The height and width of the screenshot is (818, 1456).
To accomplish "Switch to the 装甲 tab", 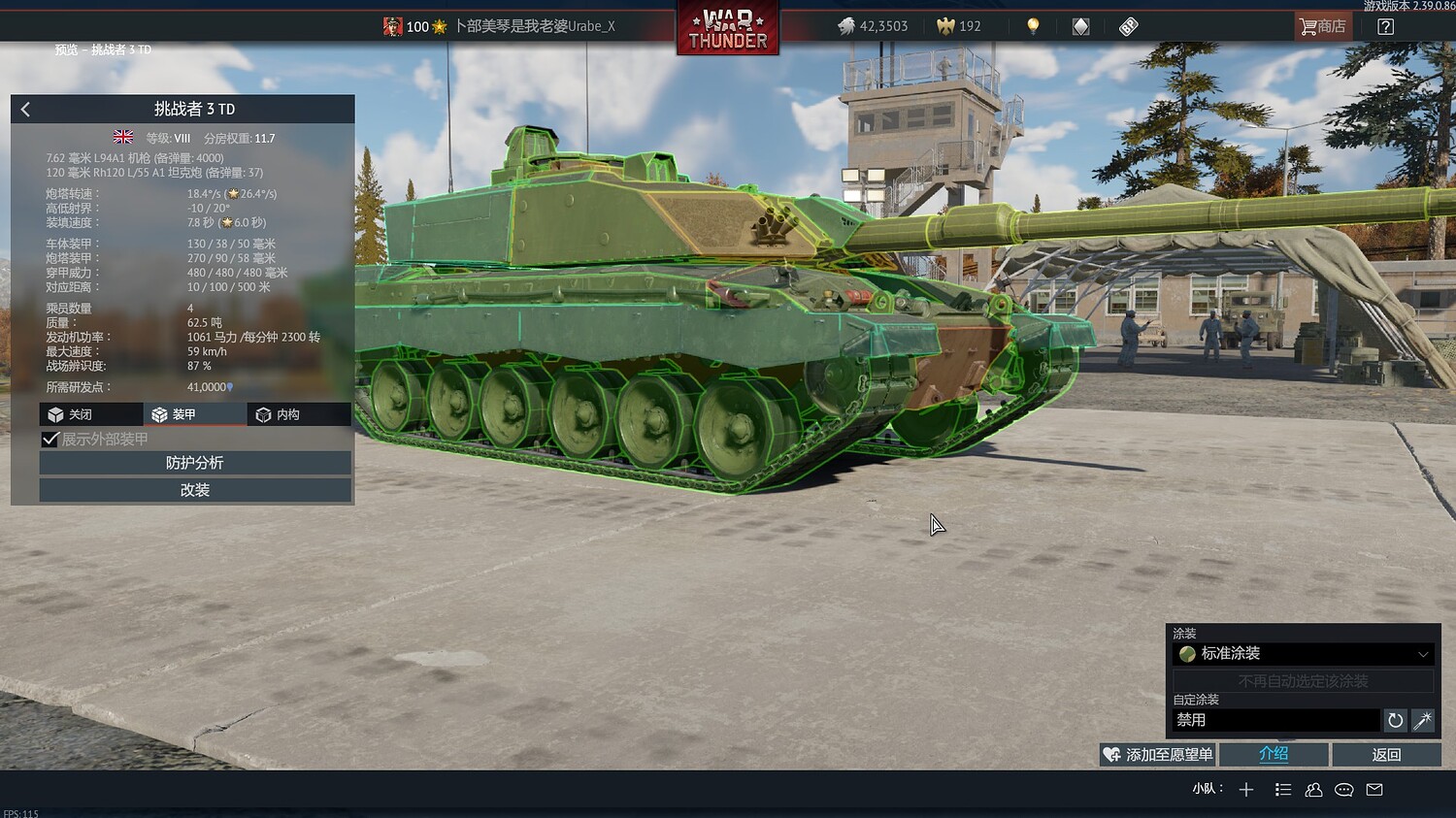I will pyautogui.click(x=194, y=414).
